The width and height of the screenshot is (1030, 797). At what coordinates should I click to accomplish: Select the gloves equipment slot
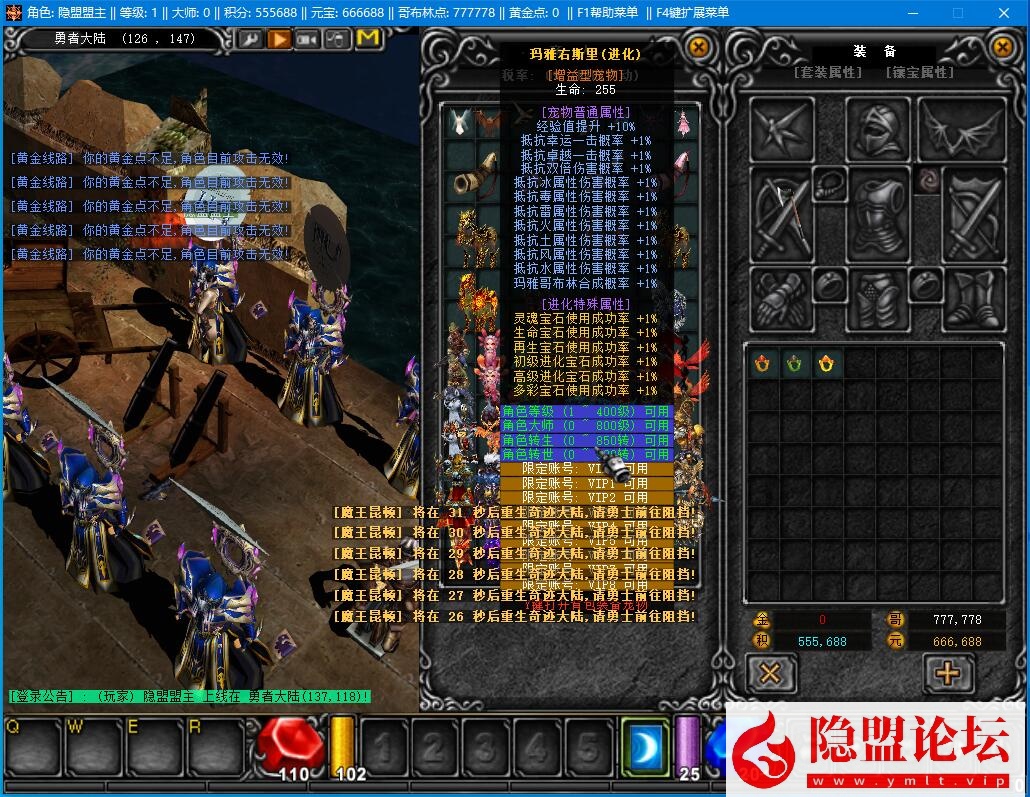pyautogui.click(x=781, y=296)
